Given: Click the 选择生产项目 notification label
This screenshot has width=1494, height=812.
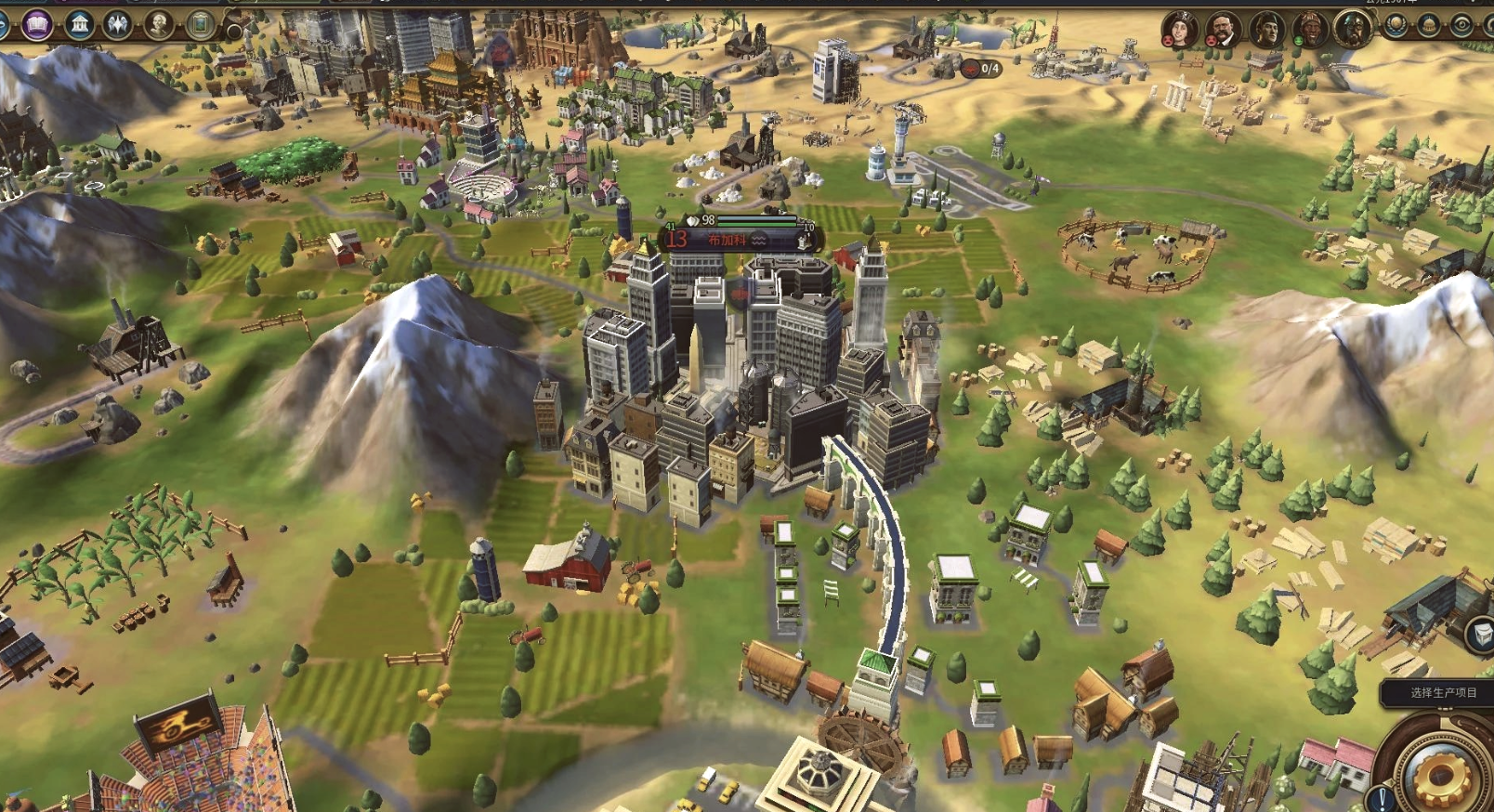Looking at the screenshot, I should [1443, 692].
